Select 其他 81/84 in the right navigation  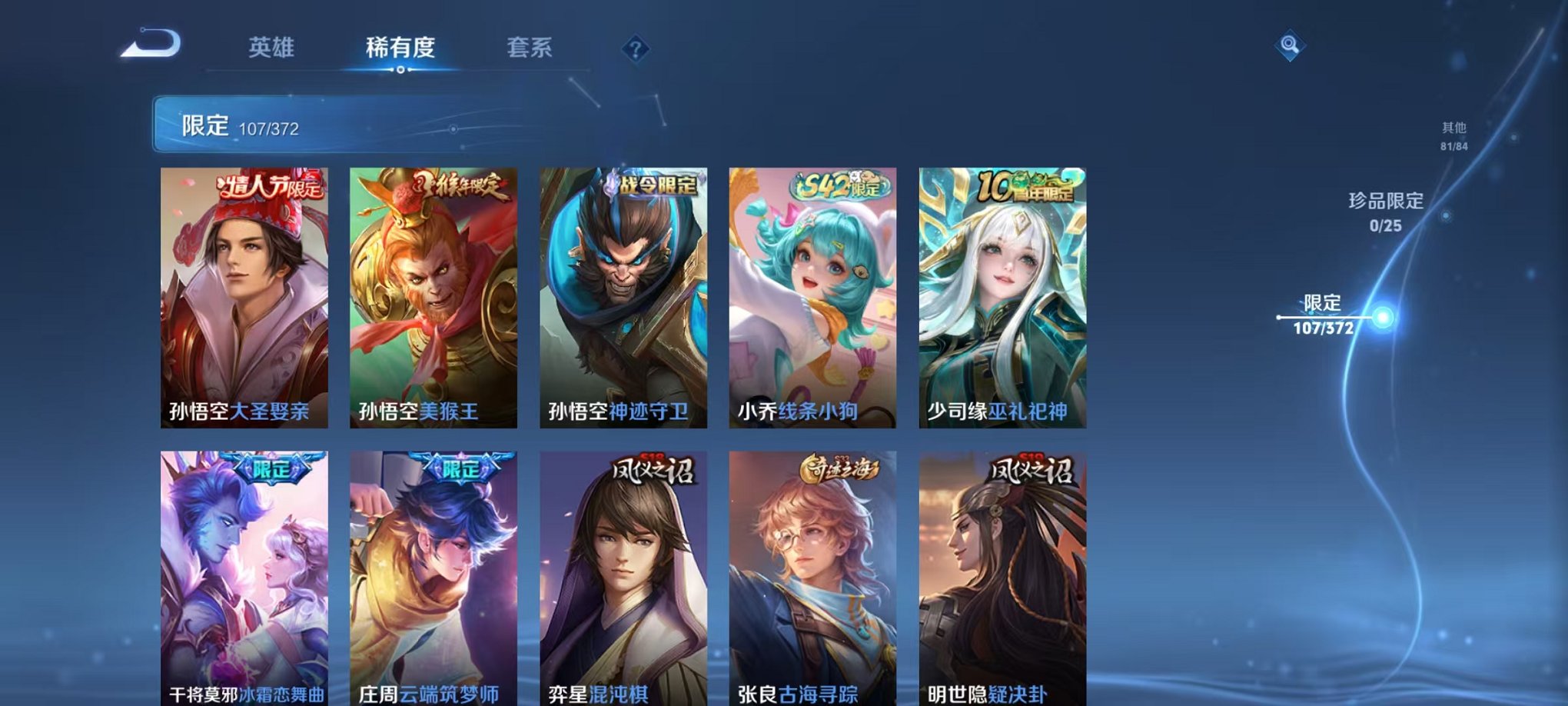tap(1453, 137)
